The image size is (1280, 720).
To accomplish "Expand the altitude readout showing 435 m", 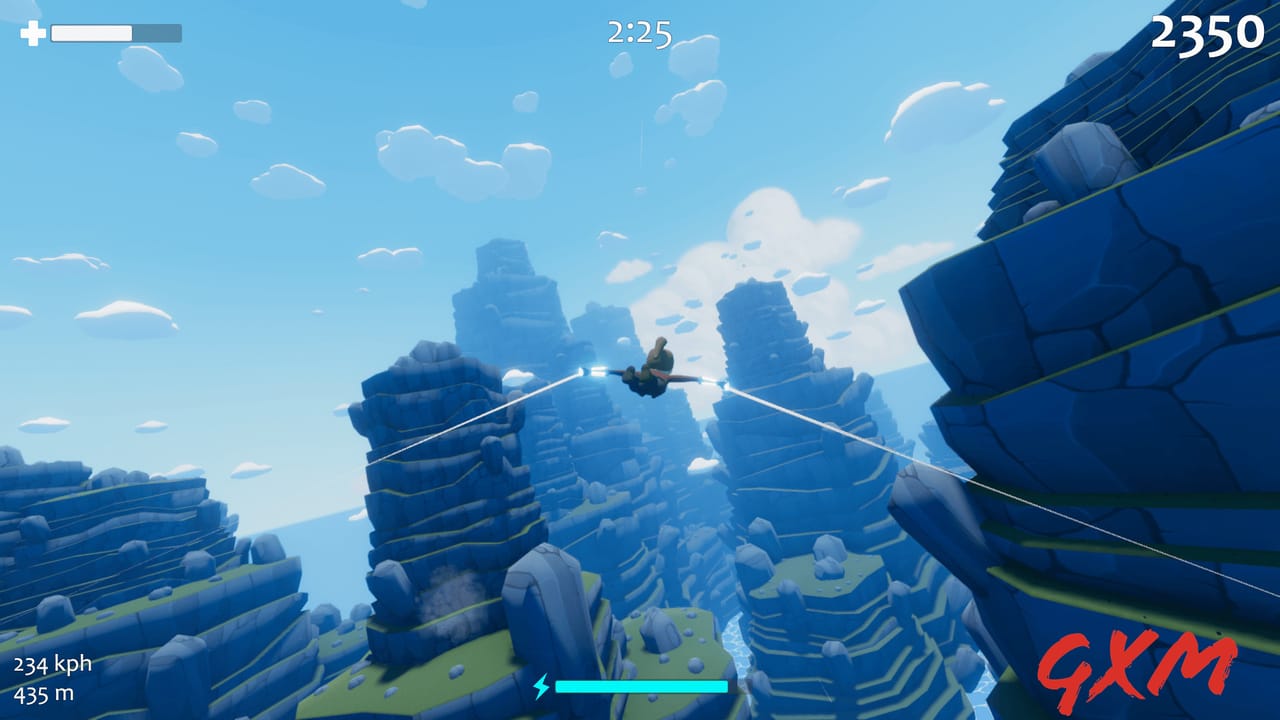I will [x=44, y=693].
